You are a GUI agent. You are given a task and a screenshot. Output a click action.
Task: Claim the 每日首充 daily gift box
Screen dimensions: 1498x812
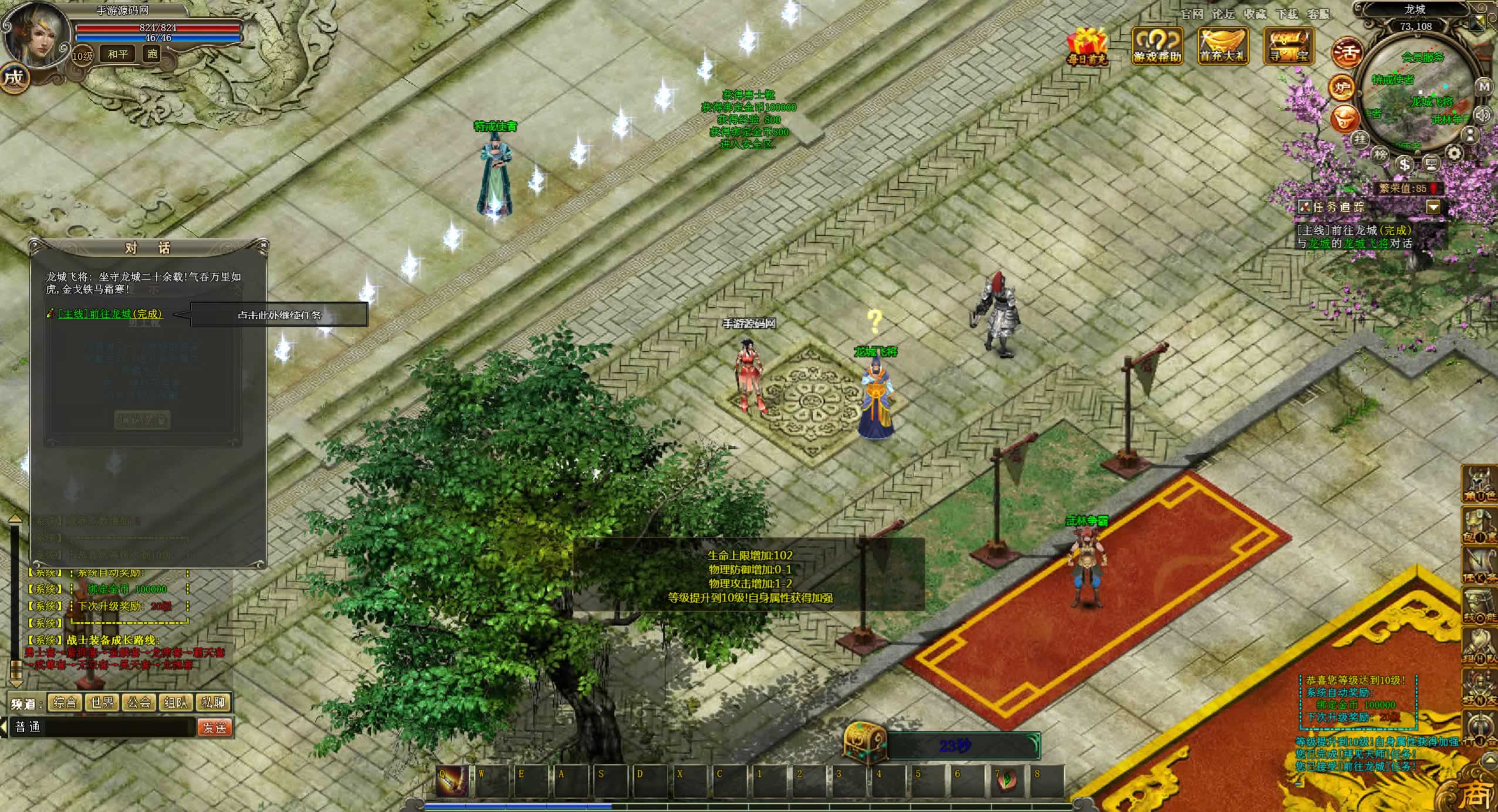[1087, 46]
